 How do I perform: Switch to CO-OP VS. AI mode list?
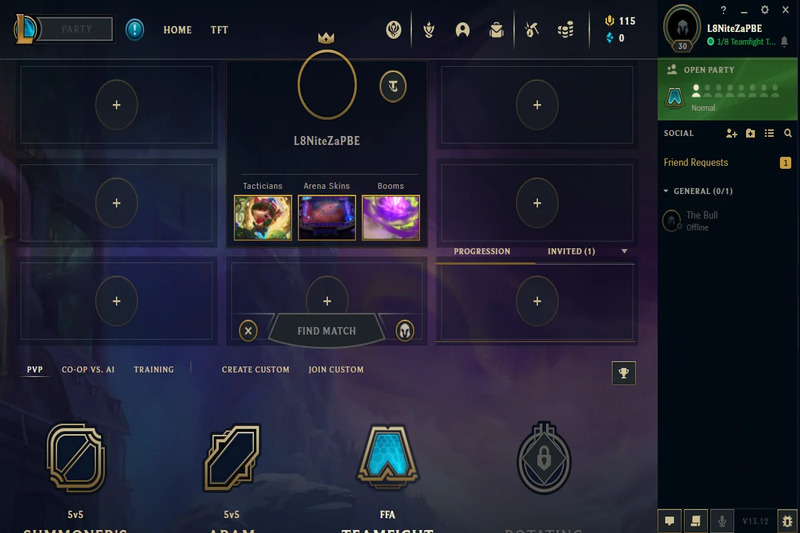point(88,370)
